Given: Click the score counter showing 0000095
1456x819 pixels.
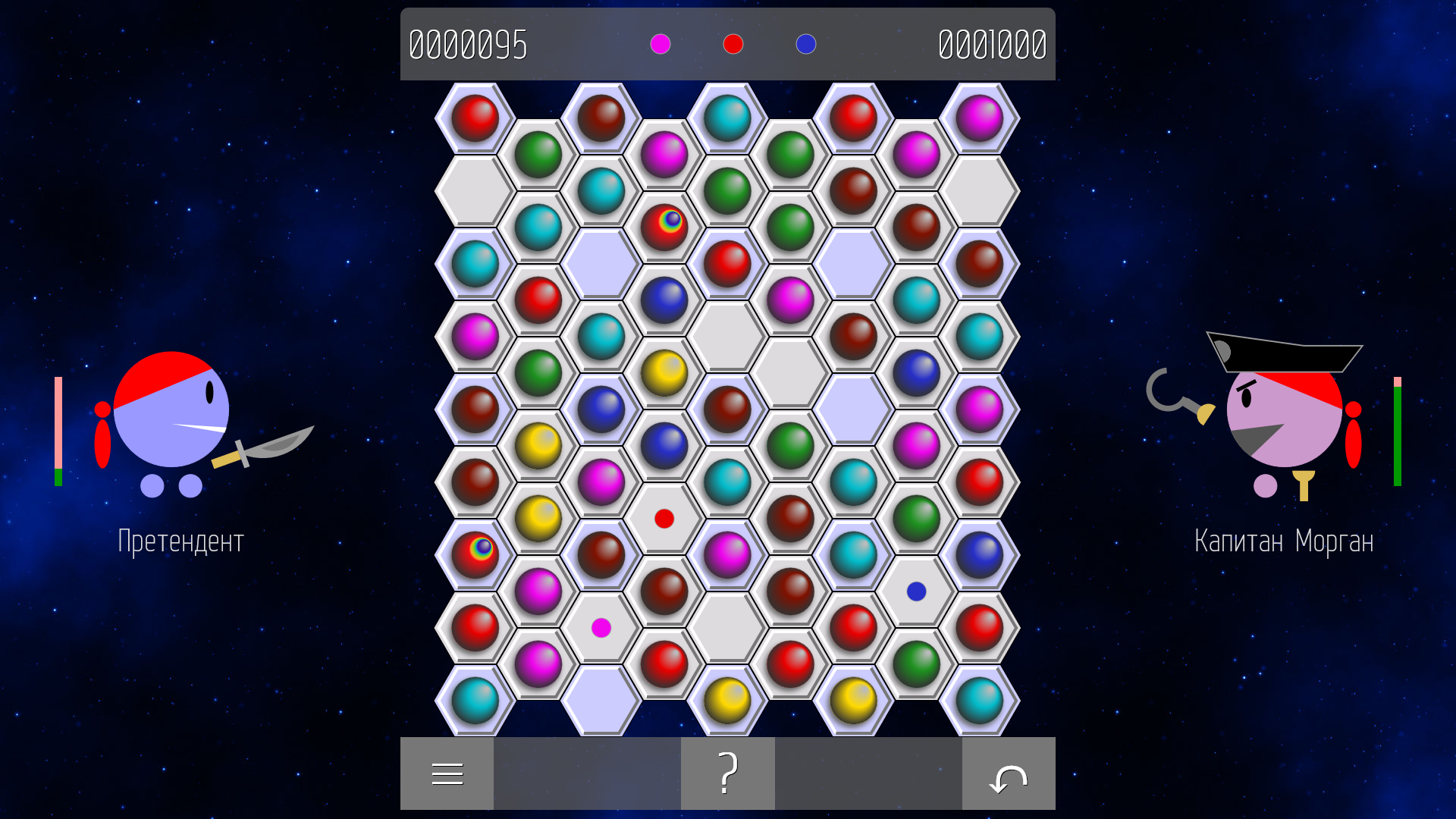Looking at the screenshot, I should (467, 45).
